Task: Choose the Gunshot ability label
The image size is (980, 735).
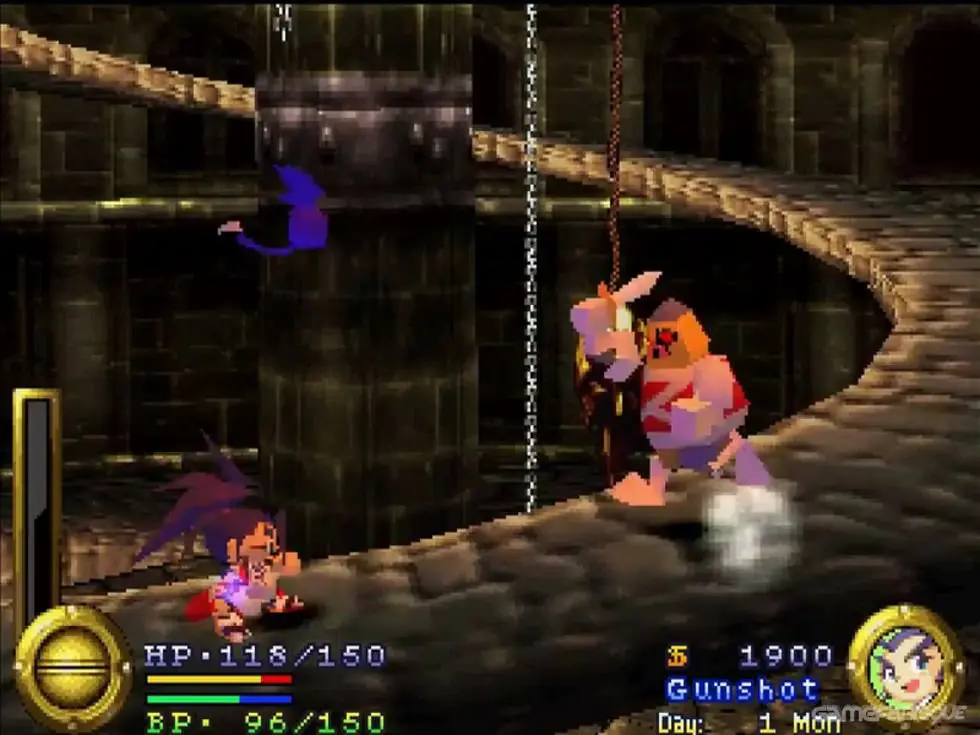Action: click(x=742, y=690)
